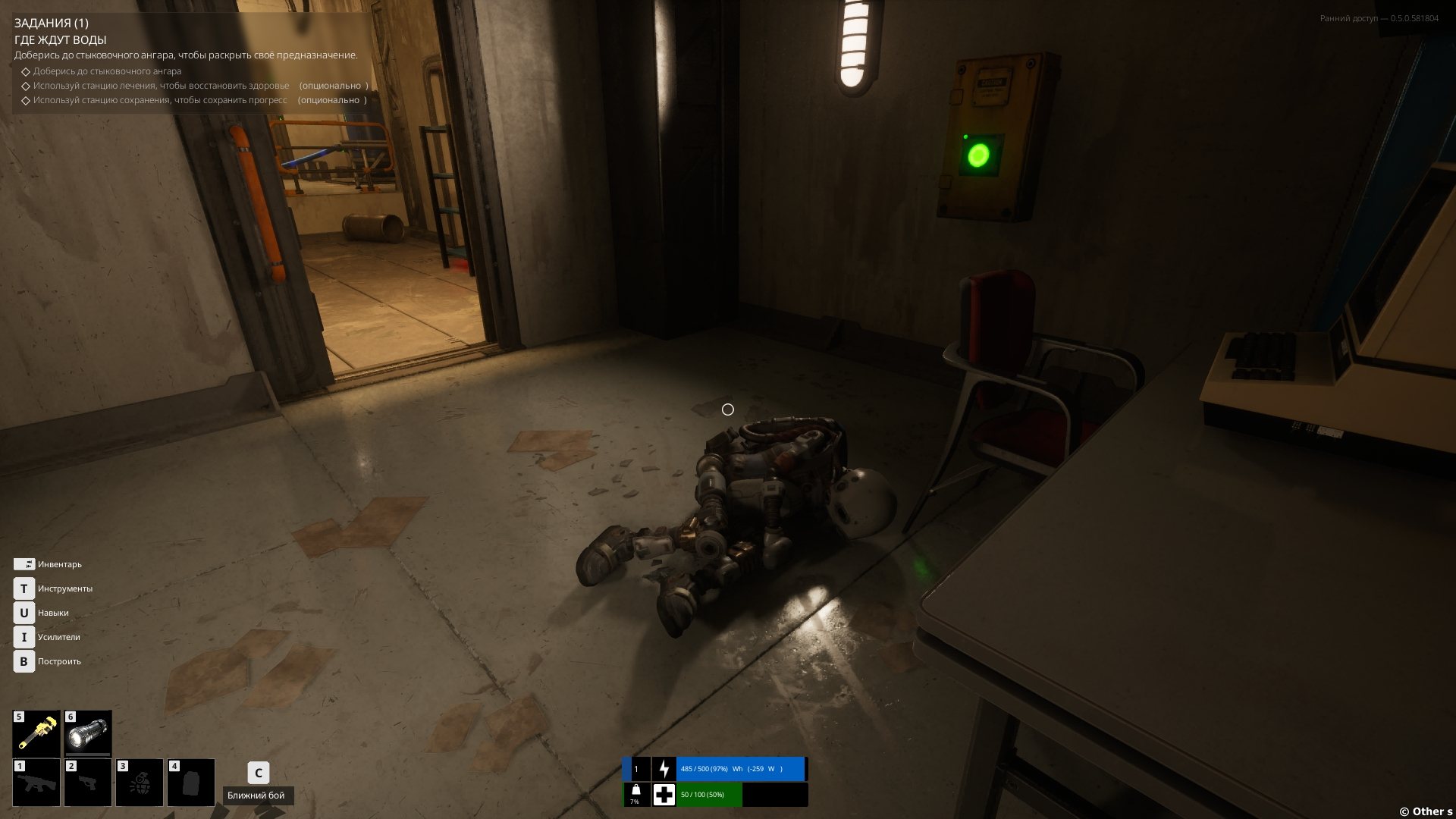Choose the pistol weapon slot
The width and height of the screenshot is (1456, 819).
click(88, 782)
